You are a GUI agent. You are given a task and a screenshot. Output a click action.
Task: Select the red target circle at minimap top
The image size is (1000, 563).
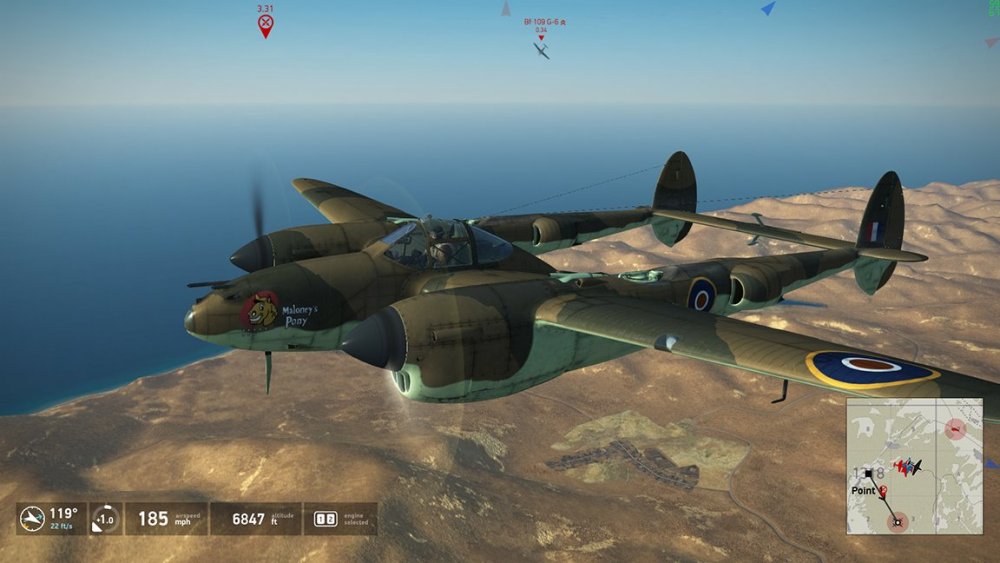click(955, 430)
